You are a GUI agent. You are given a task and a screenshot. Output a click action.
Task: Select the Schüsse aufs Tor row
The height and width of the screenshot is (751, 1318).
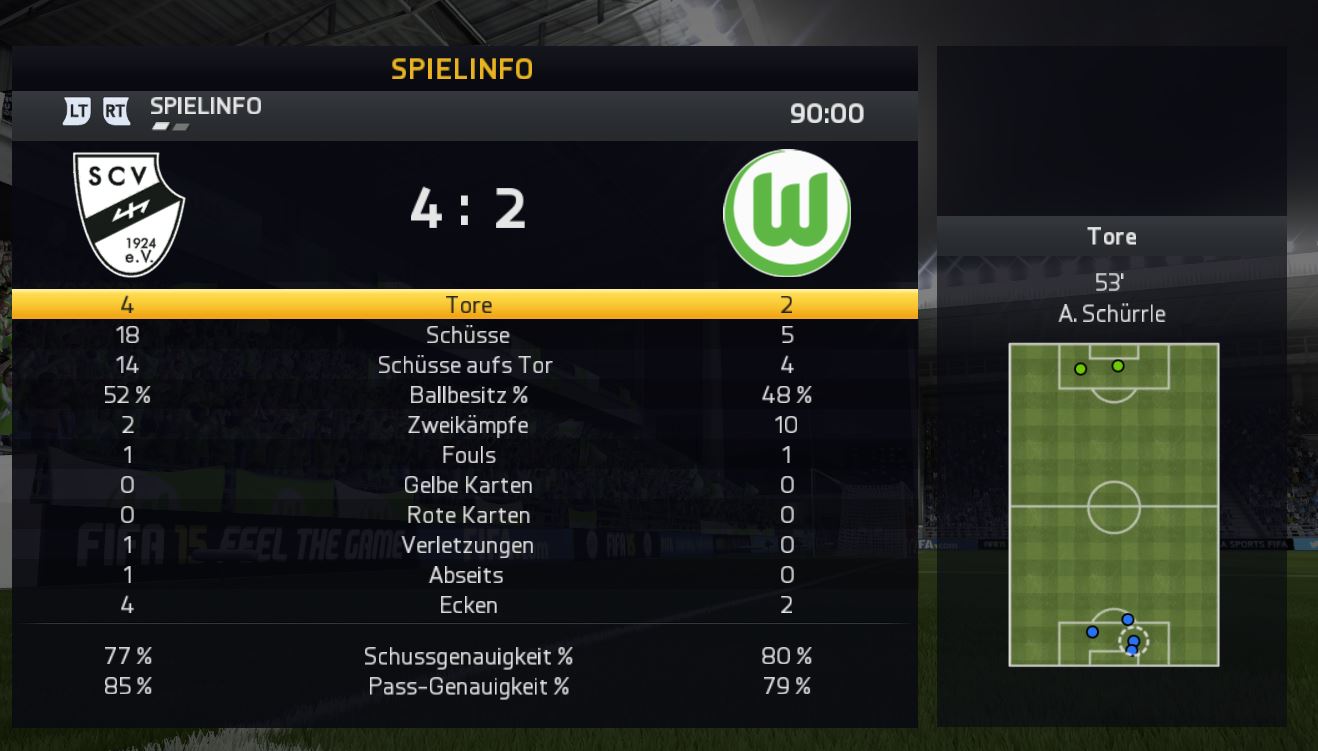coord(466,365)
